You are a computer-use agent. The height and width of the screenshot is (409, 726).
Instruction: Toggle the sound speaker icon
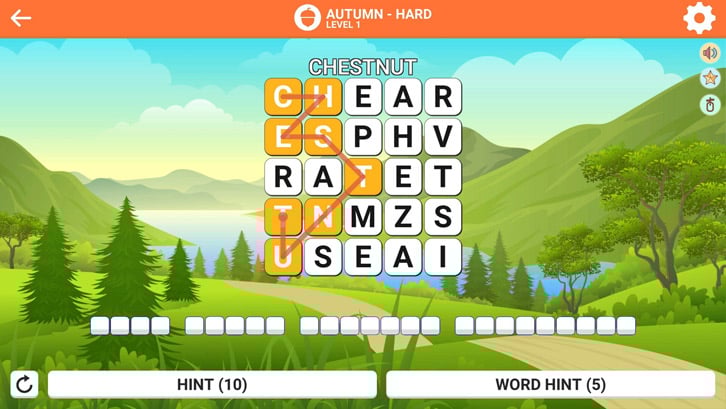pos(710,53)
